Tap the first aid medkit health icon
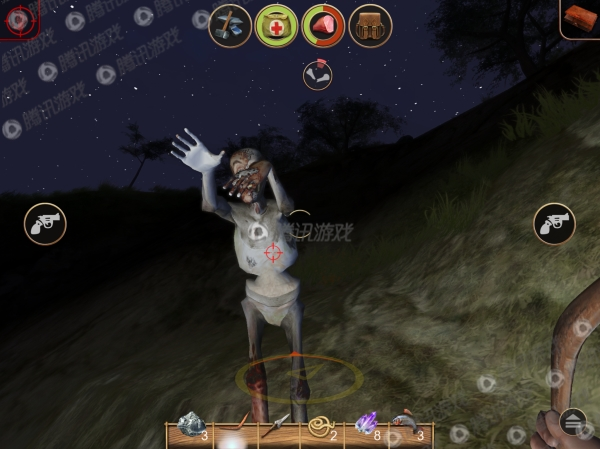600x449 pixels. (275, 26)
